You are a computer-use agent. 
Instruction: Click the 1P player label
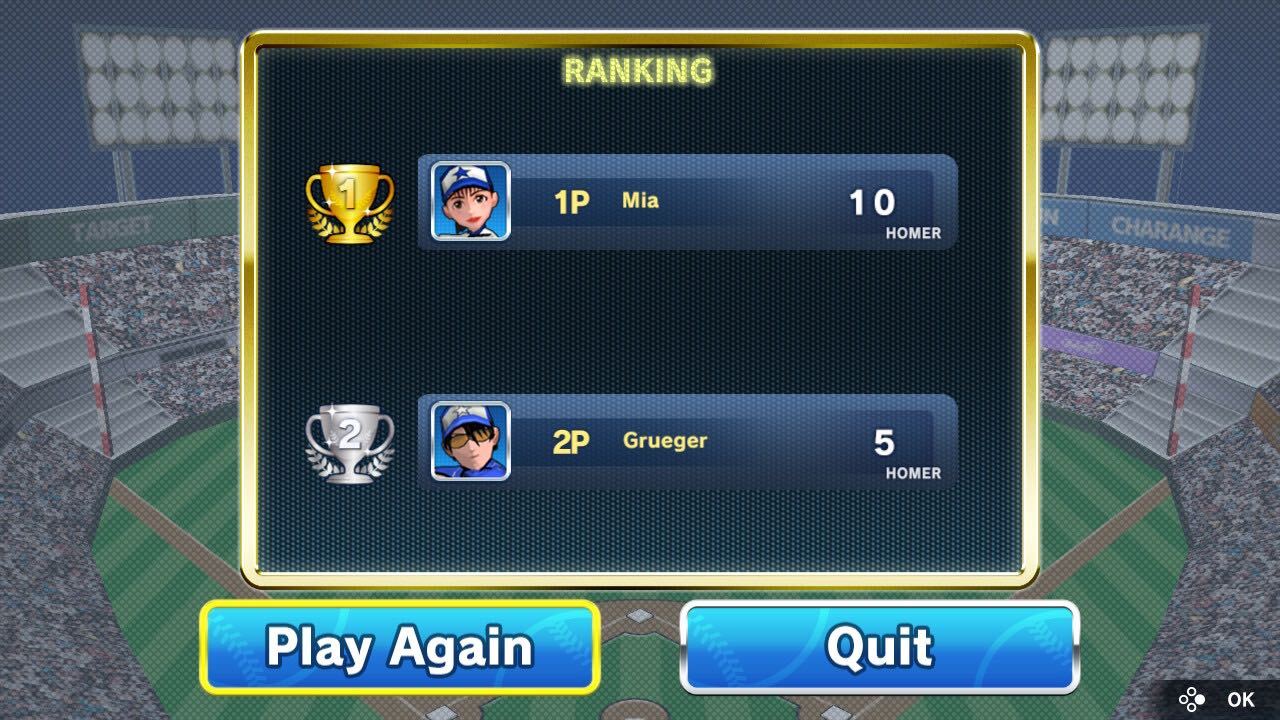point(570,201)
